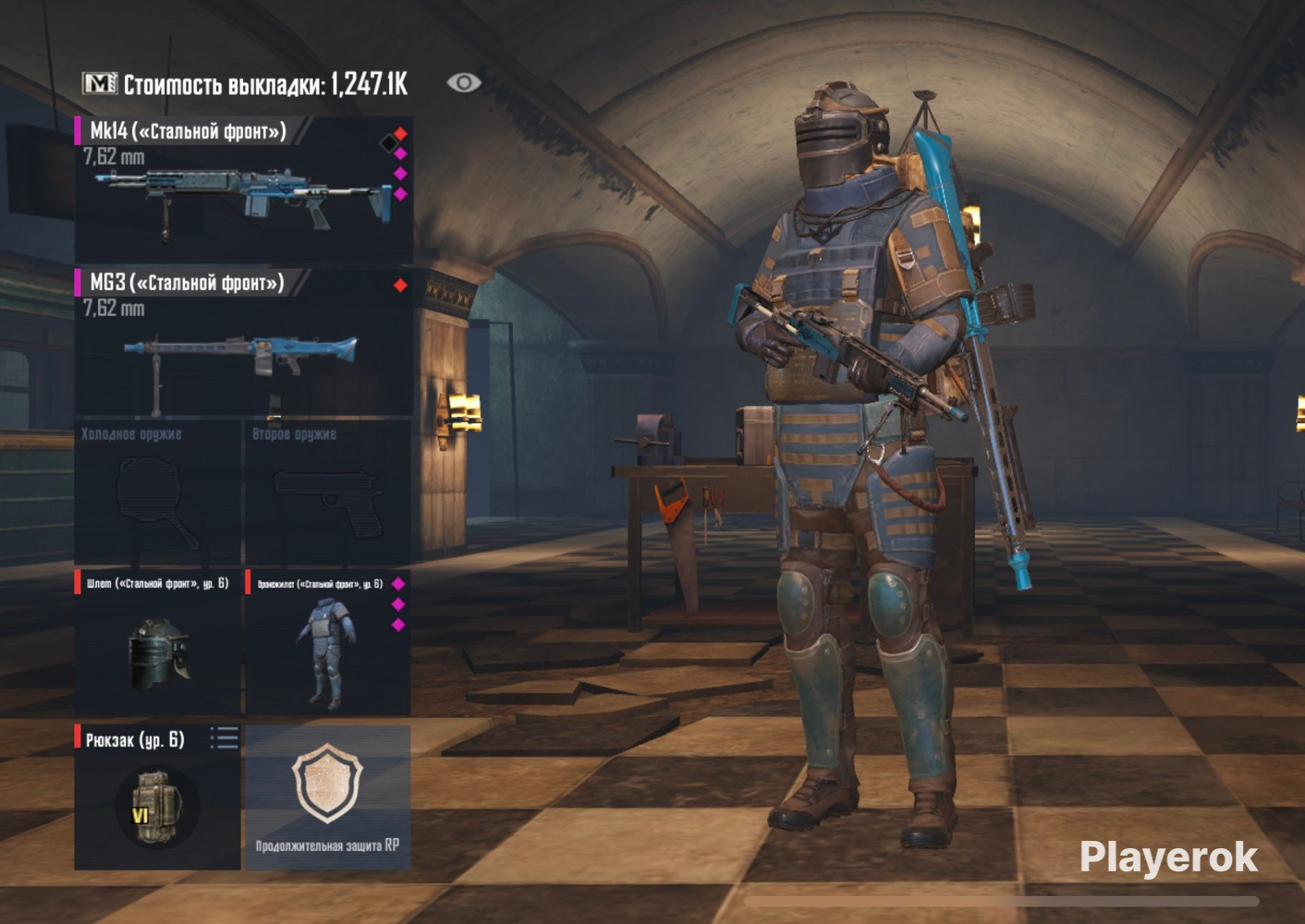Open the backpack contents list icon
Viewport: 1305px width, 924px height.
224,737
